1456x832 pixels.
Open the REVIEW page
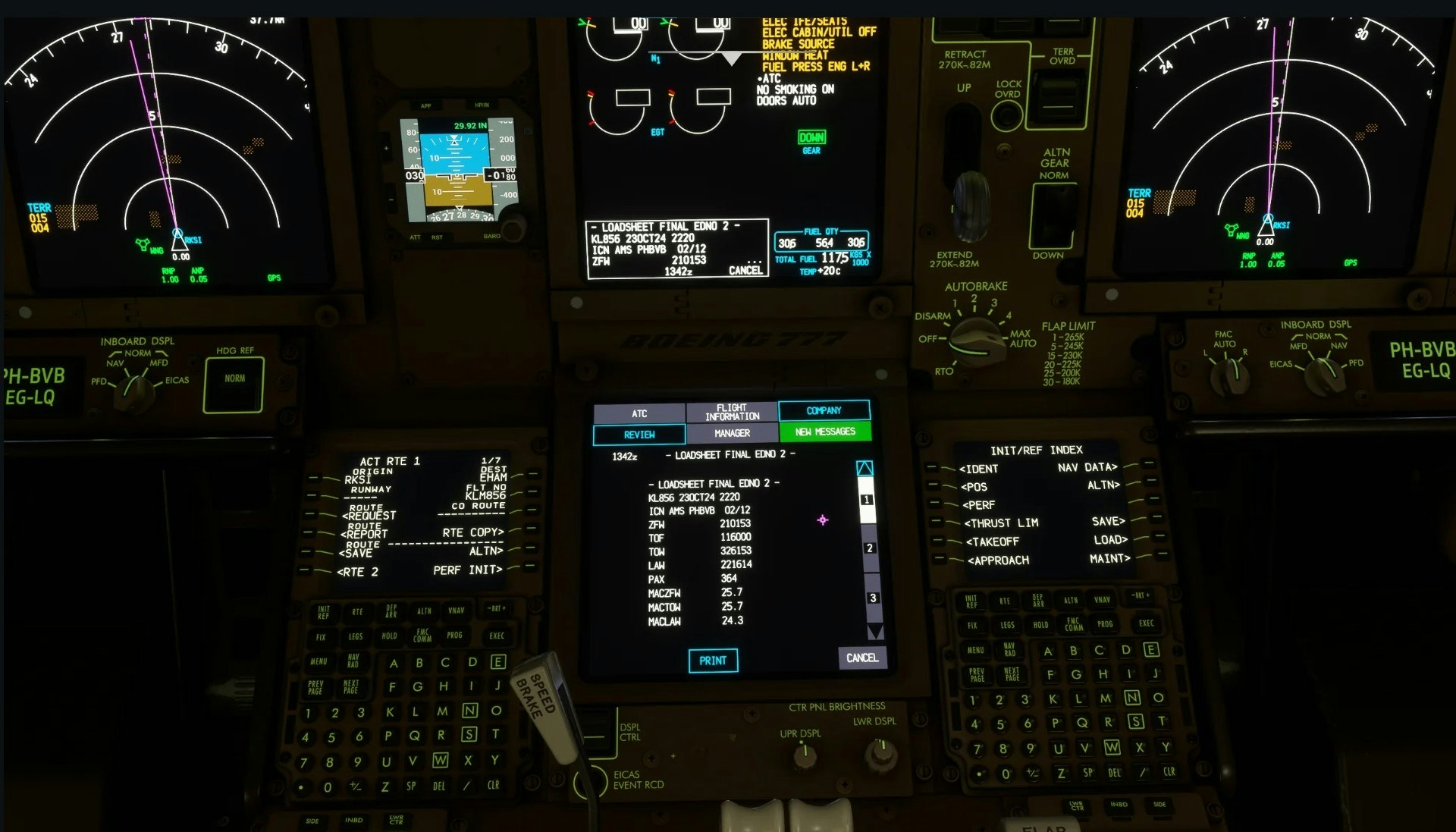639,435
